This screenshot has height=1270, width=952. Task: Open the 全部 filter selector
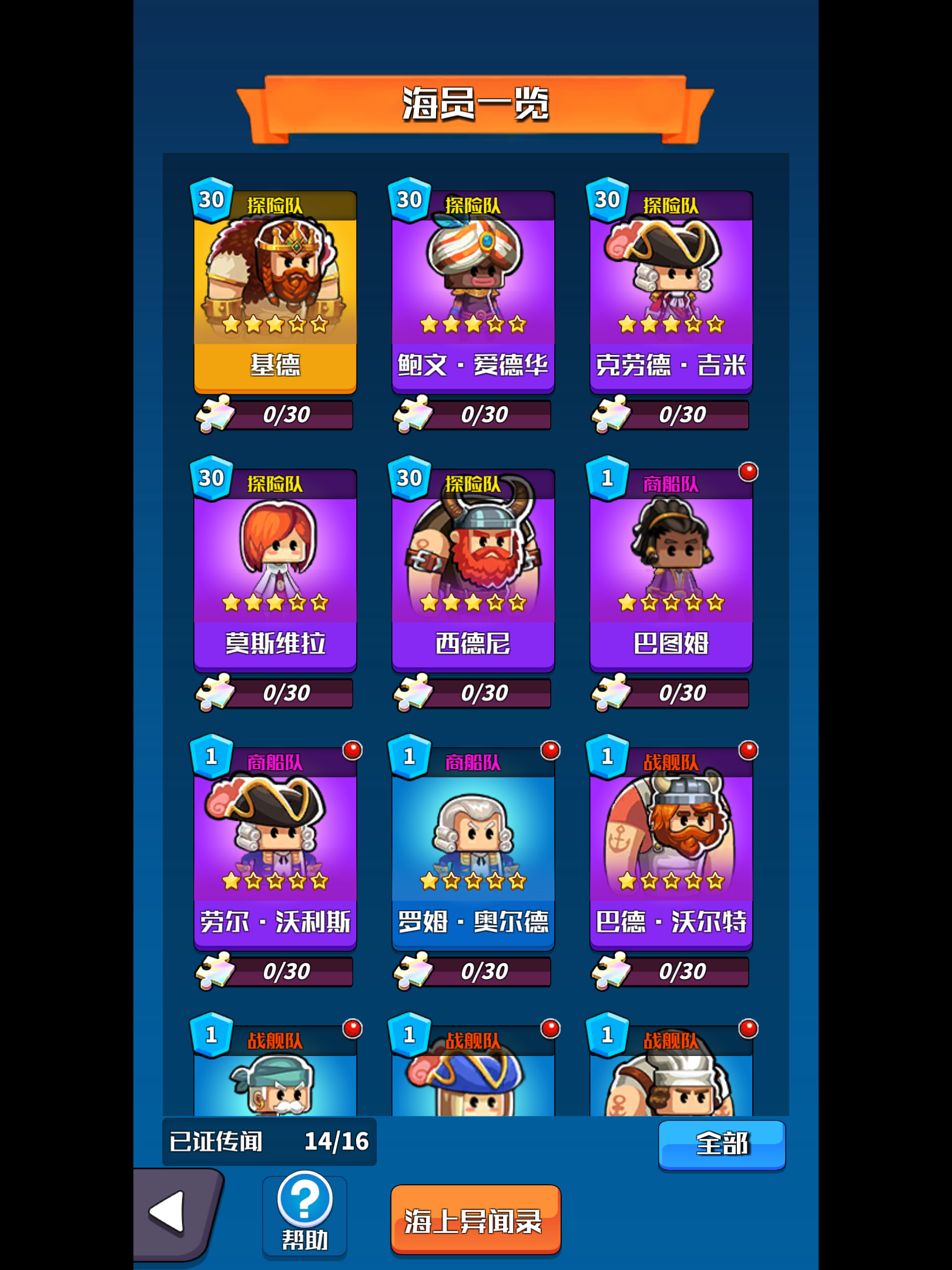722,1144
